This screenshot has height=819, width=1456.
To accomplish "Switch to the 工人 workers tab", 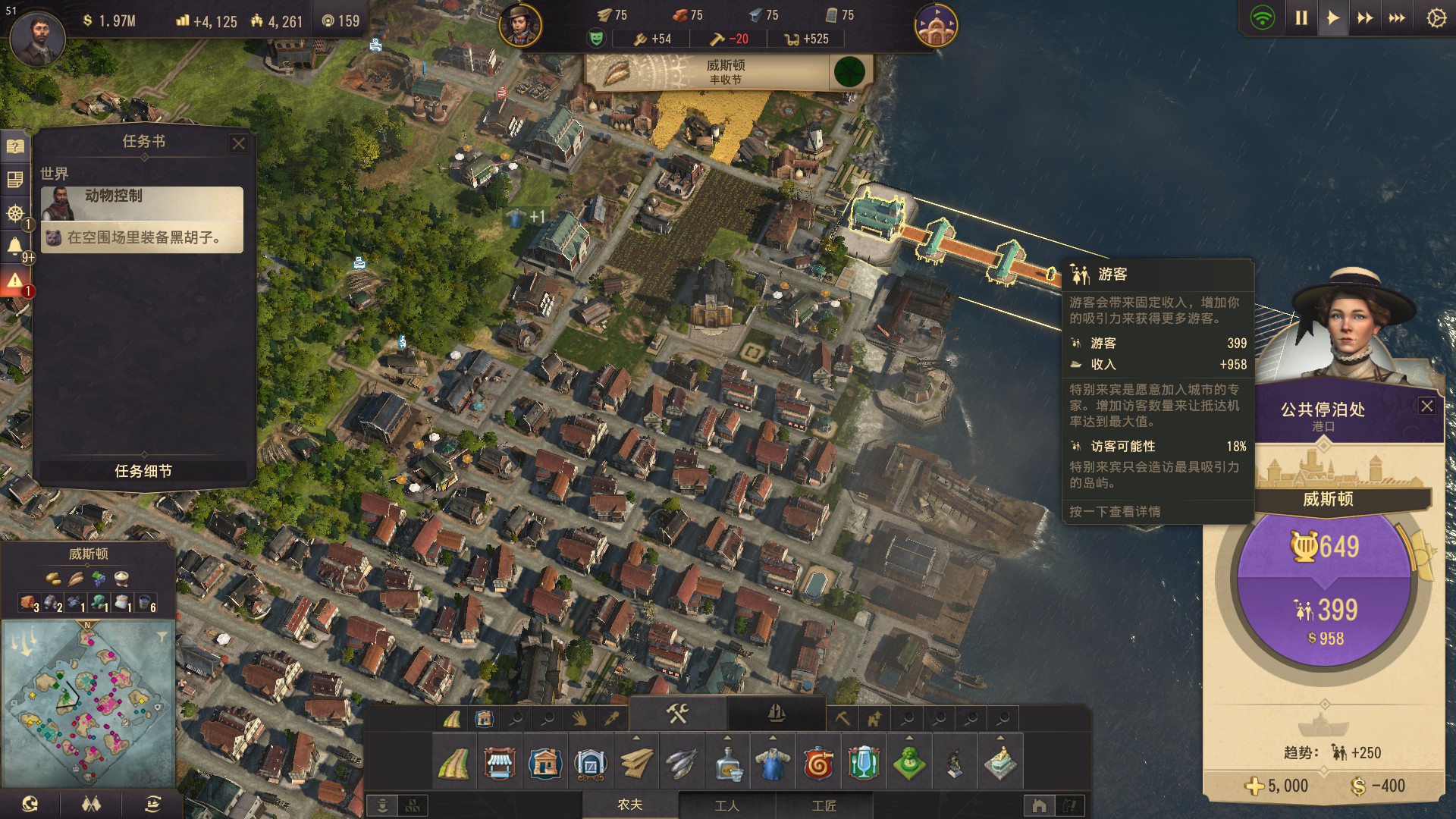I will point(726,805).
